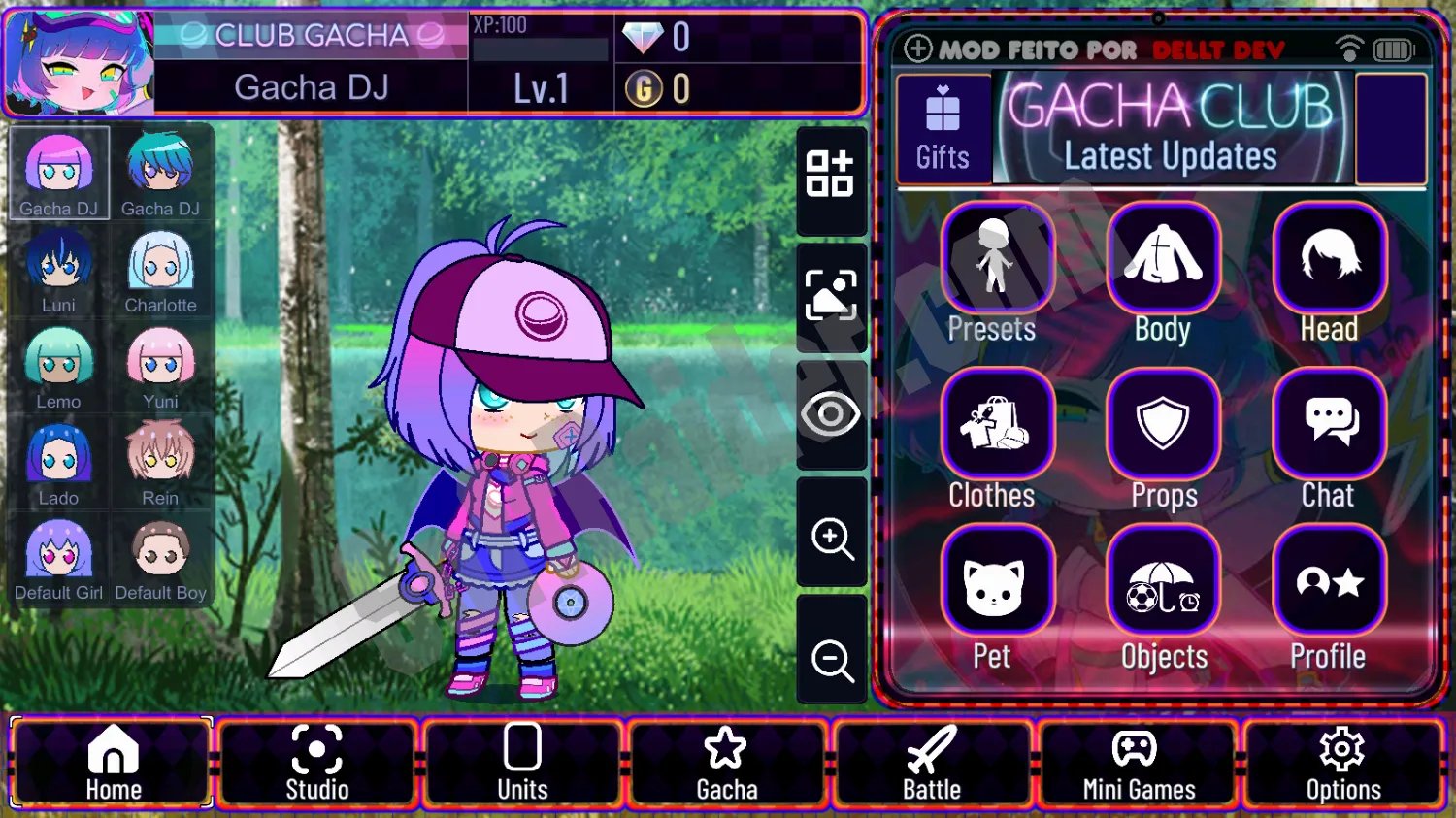The image size is (1456, 818).
Task: Claim Gifts from the gift box
Action: point(943,128)
